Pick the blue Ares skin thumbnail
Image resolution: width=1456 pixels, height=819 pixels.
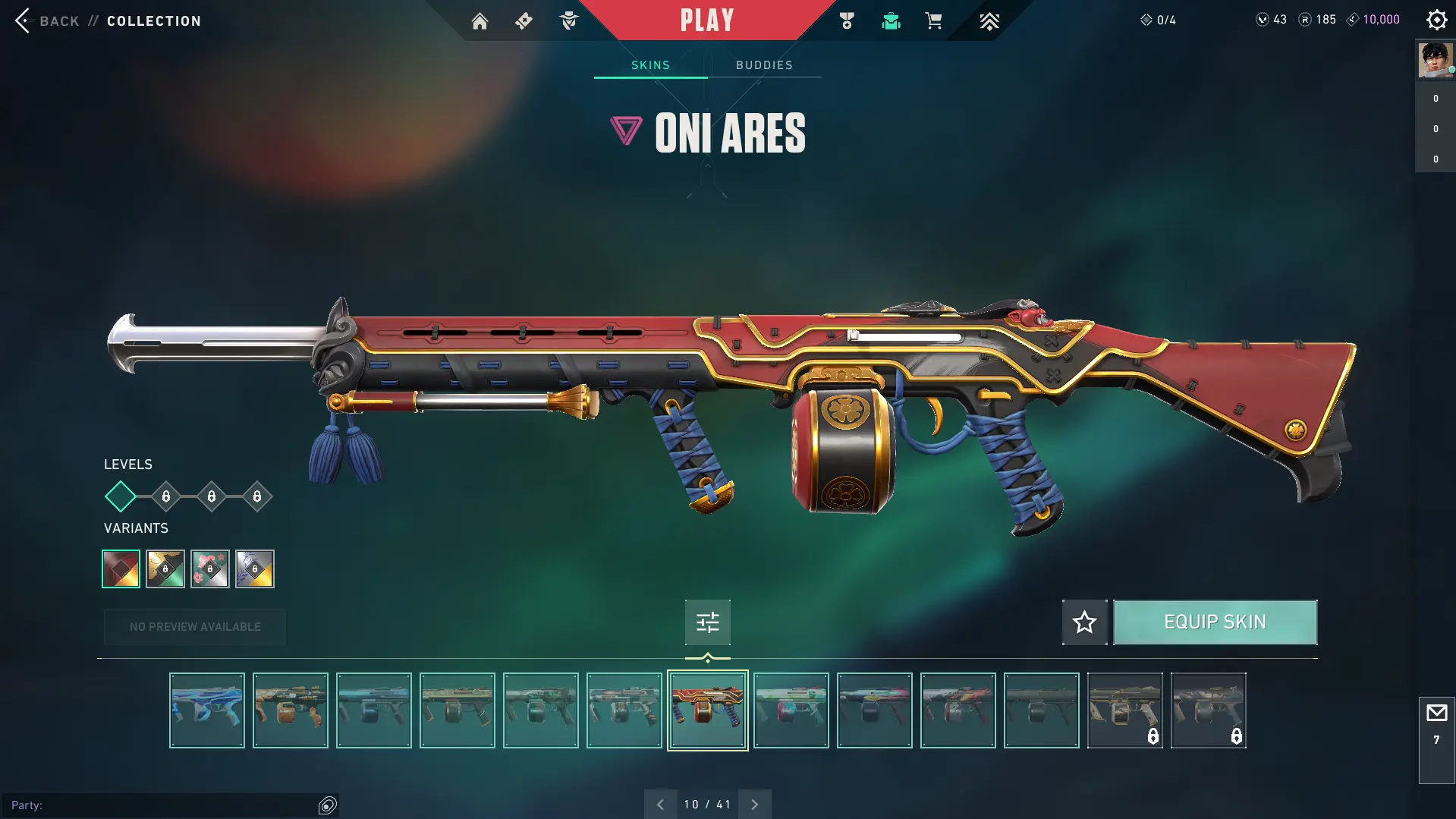point(207,710)
